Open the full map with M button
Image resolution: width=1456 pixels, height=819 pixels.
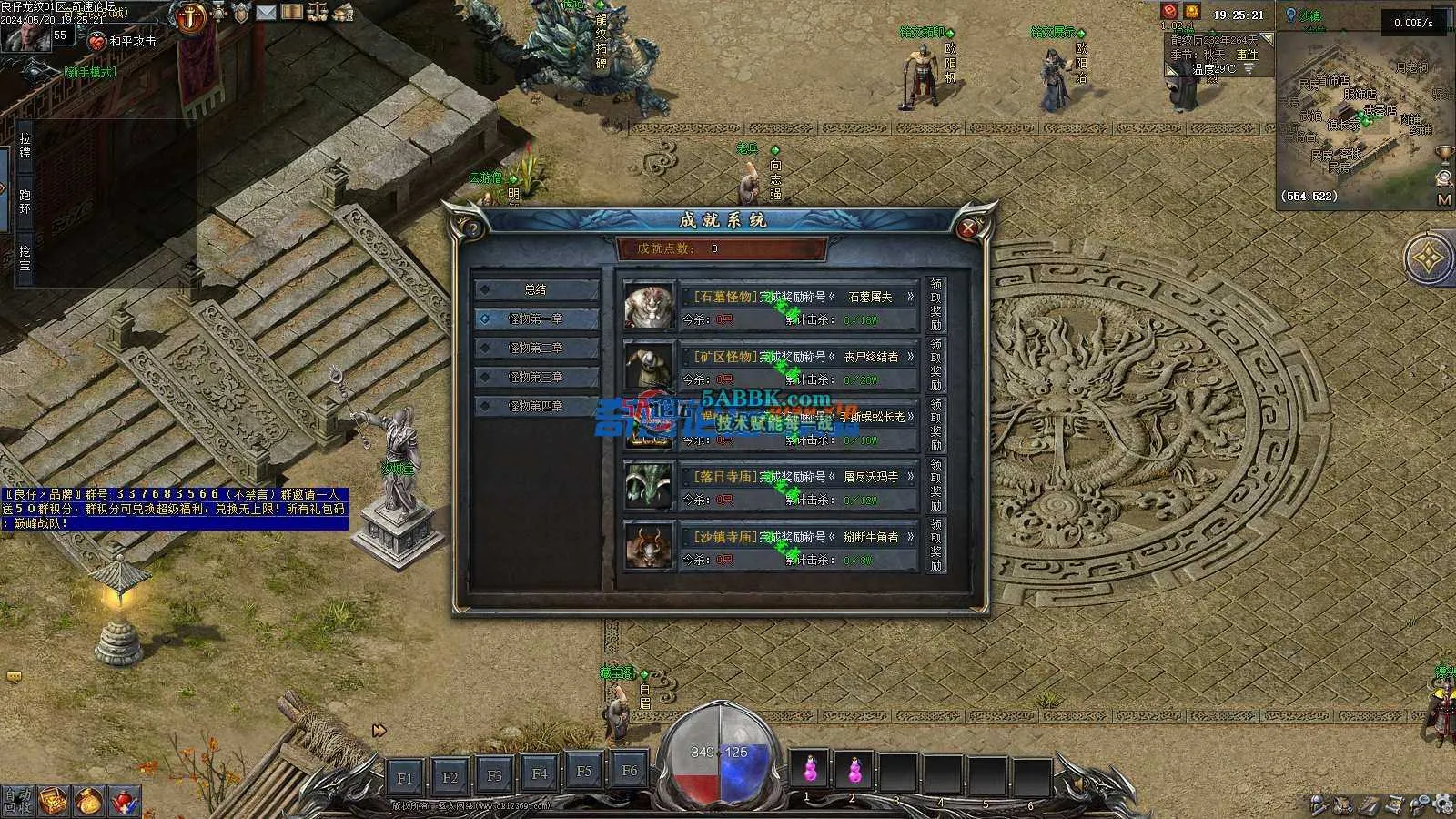click(x=1444, y=199)
